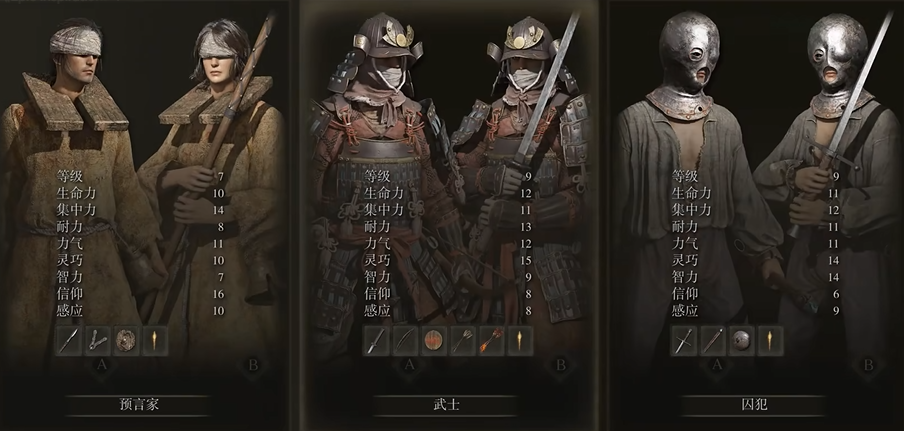904x431 pixels.
Task: Click the Samurai's red round shield
Action: point(433,342)
